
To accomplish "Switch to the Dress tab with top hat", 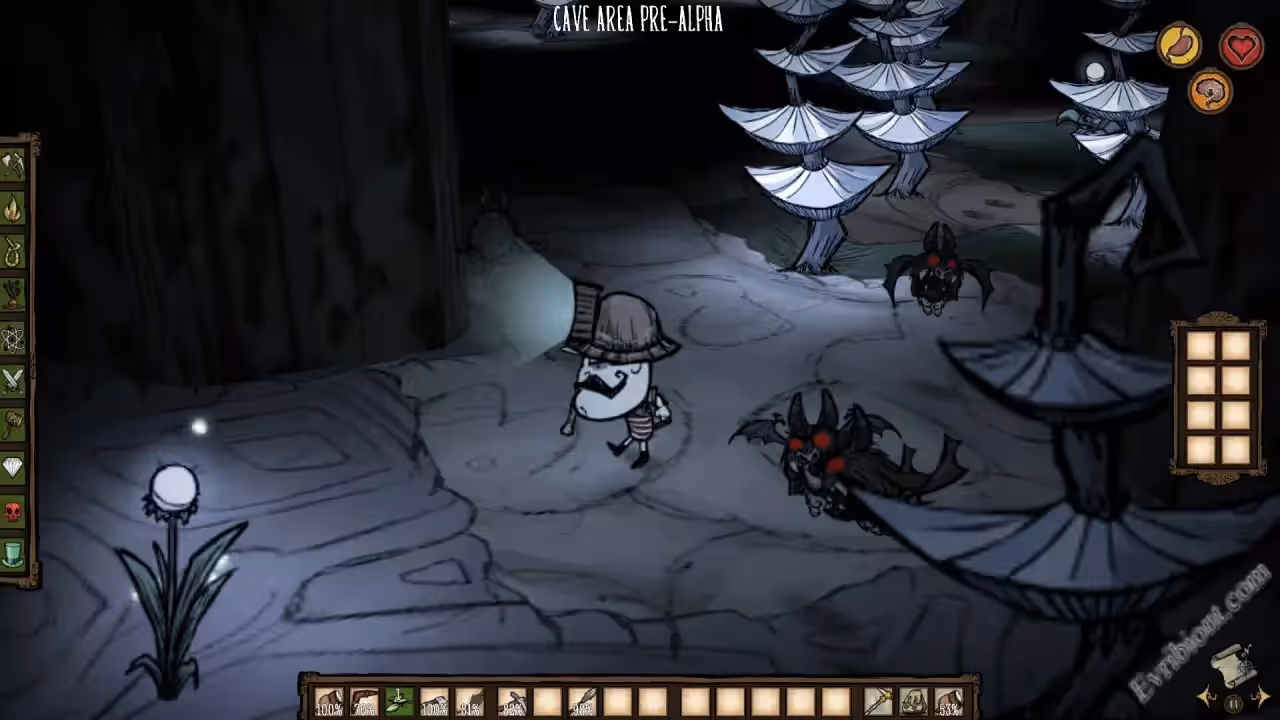I will [13, 554].
